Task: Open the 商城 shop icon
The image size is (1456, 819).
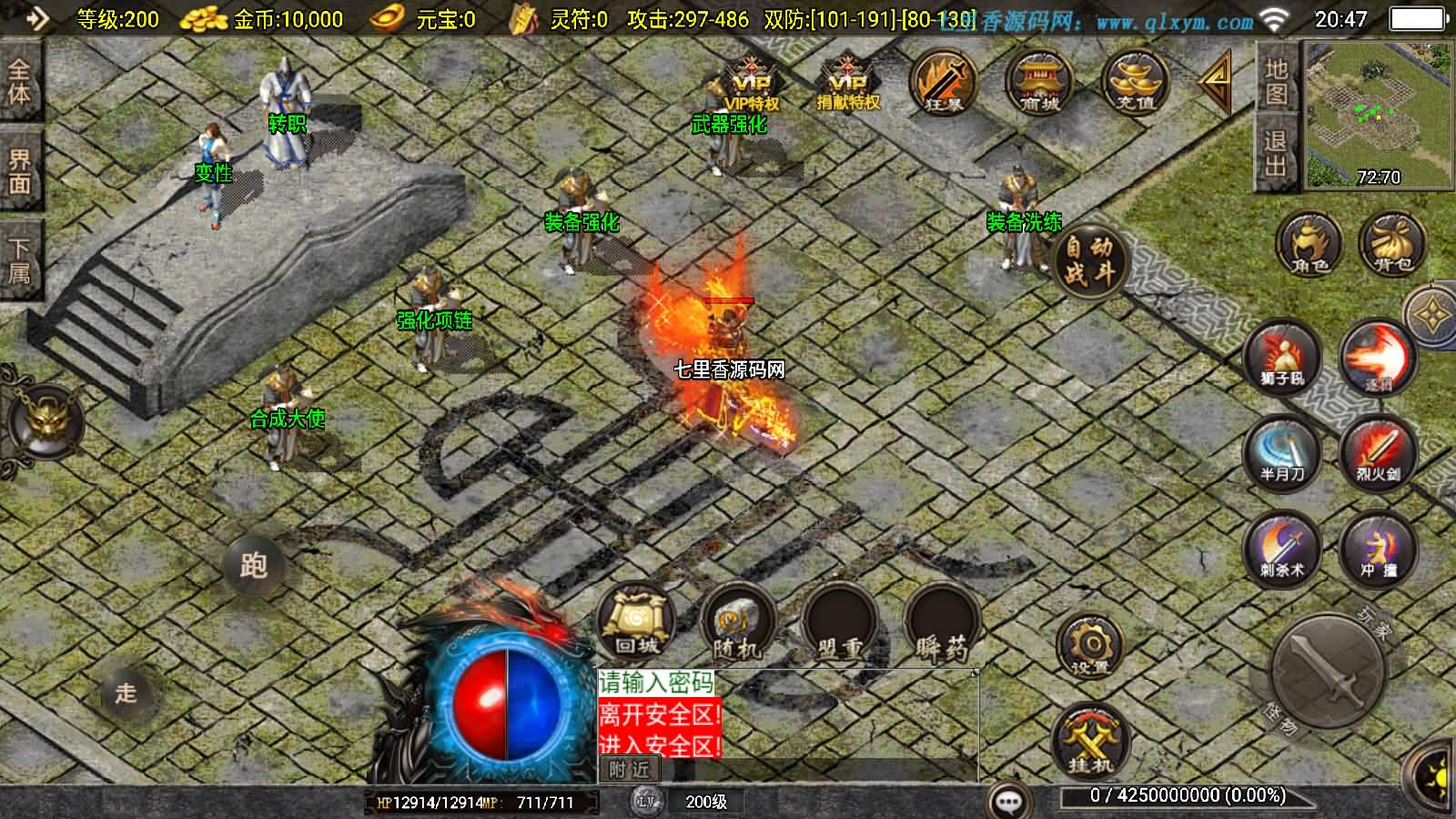Action: (x=1038, y=84)
